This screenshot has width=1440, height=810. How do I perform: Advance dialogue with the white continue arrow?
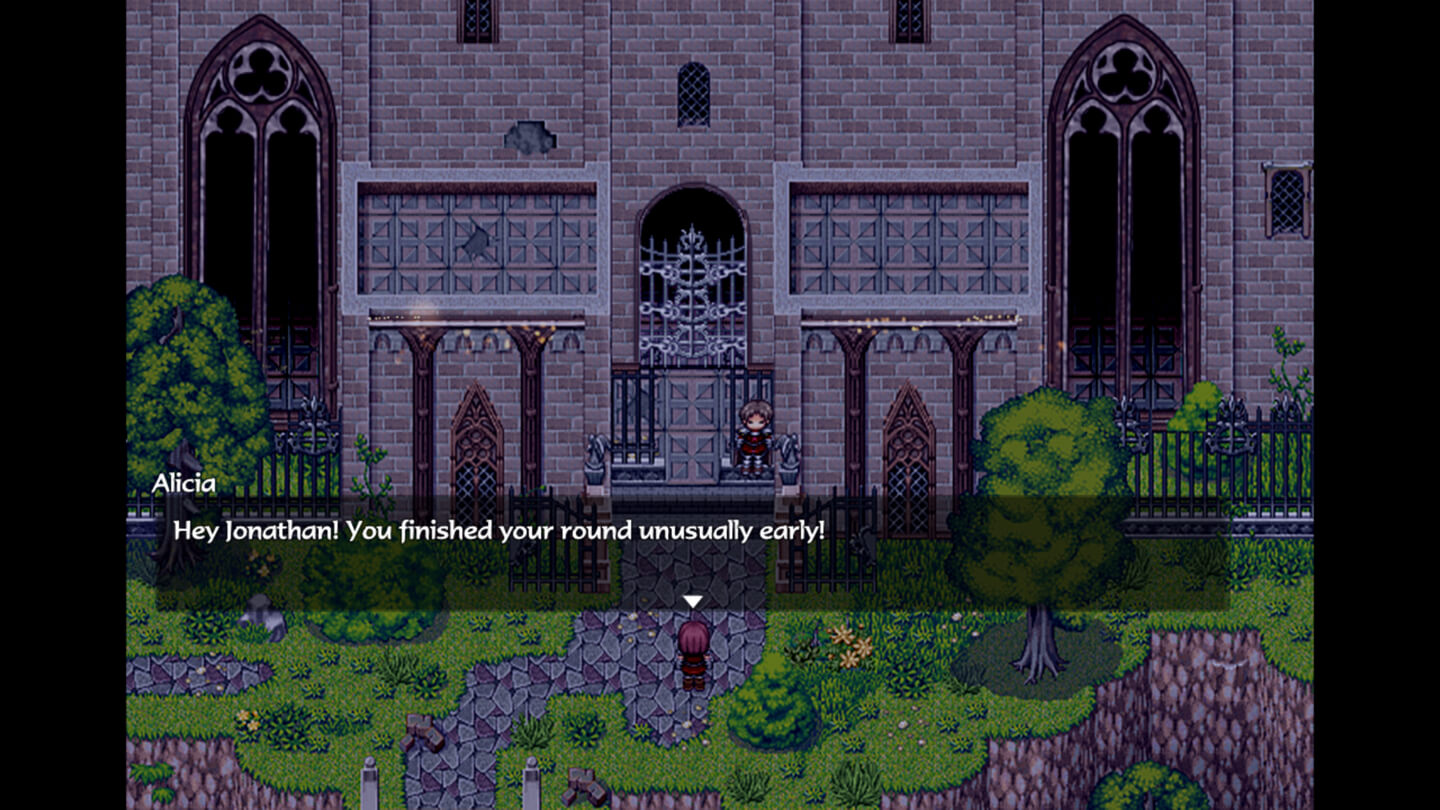[692, 601]
